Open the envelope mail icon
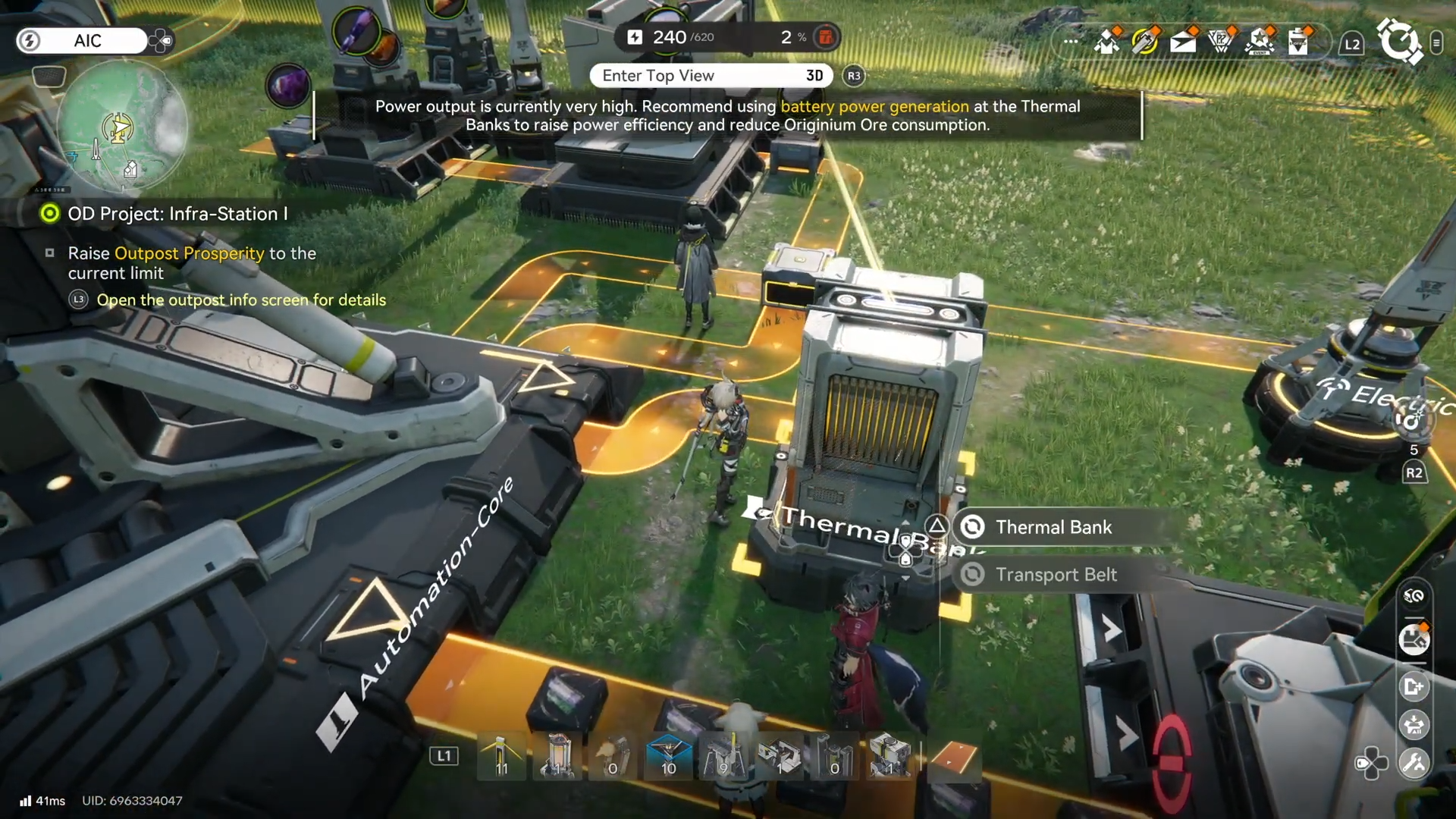 pos(1183,42)
